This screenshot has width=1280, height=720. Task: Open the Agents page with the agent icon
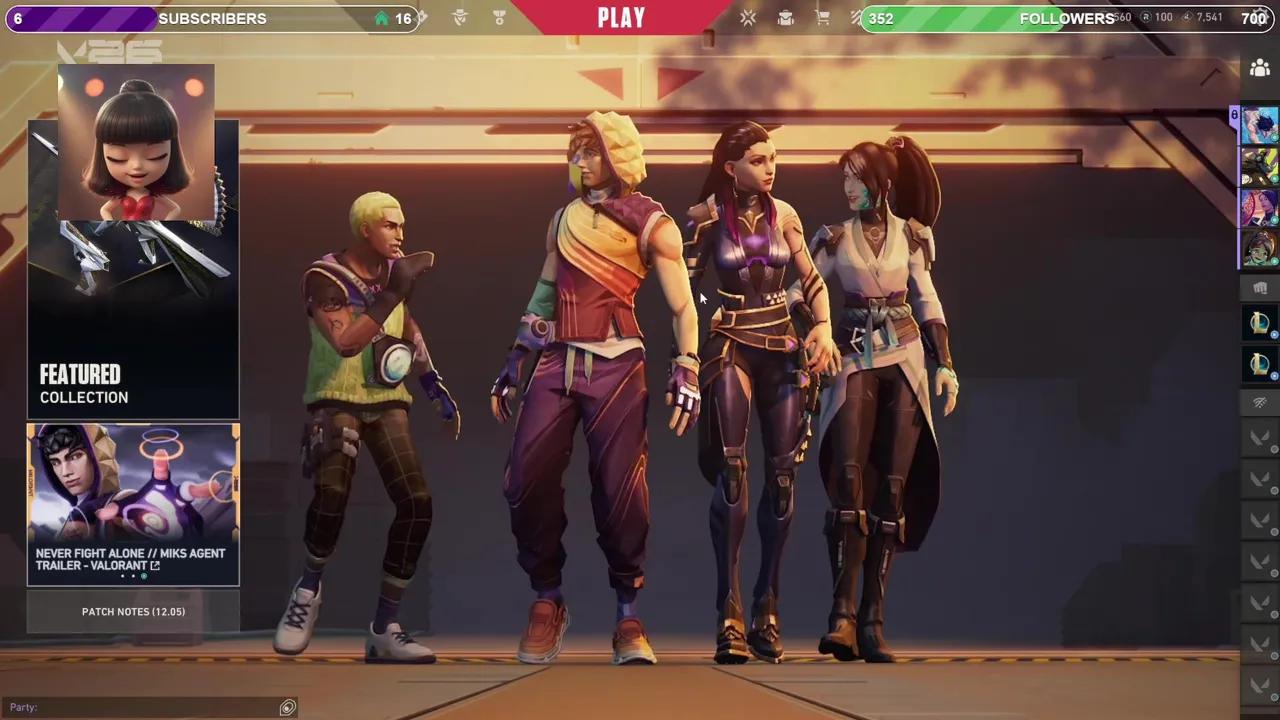tap(459, 18)
